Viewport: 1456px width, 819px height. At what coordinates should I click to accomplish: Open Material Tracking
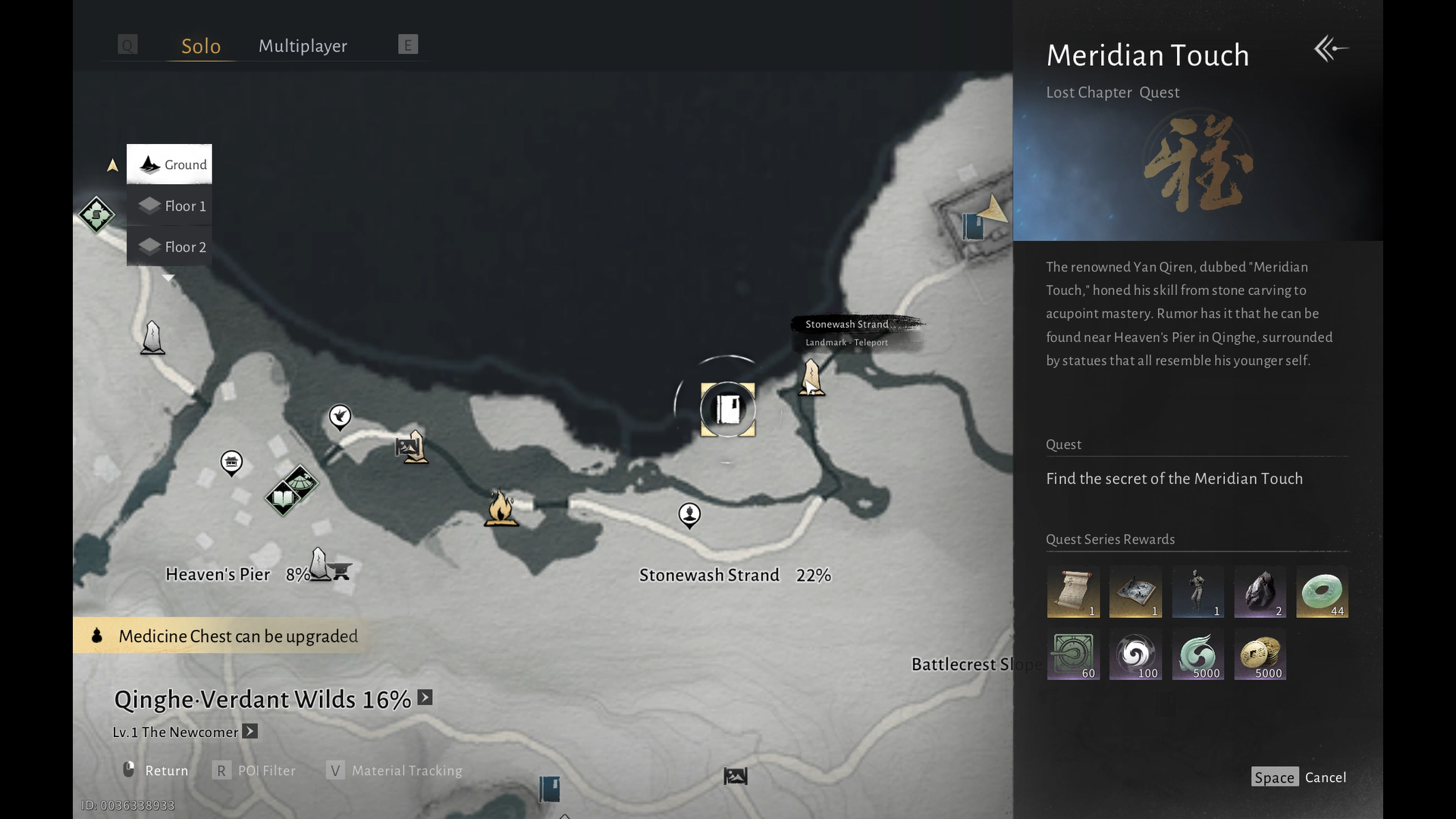pos(394,771)
